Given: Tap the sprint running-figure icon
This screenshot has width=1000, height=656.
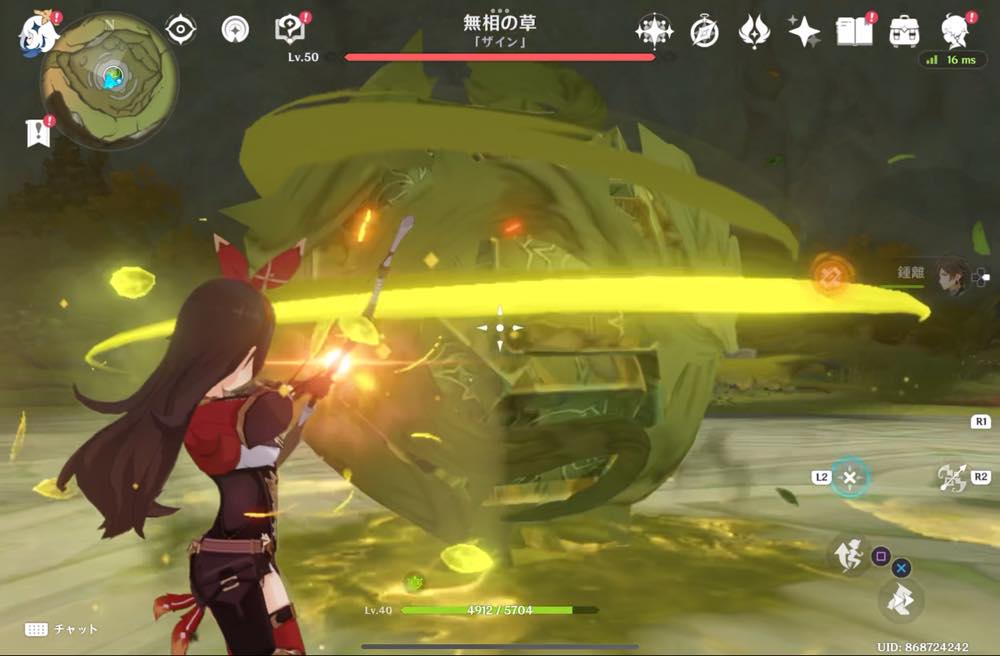Looking at the screenshot, I should point(849,553).
